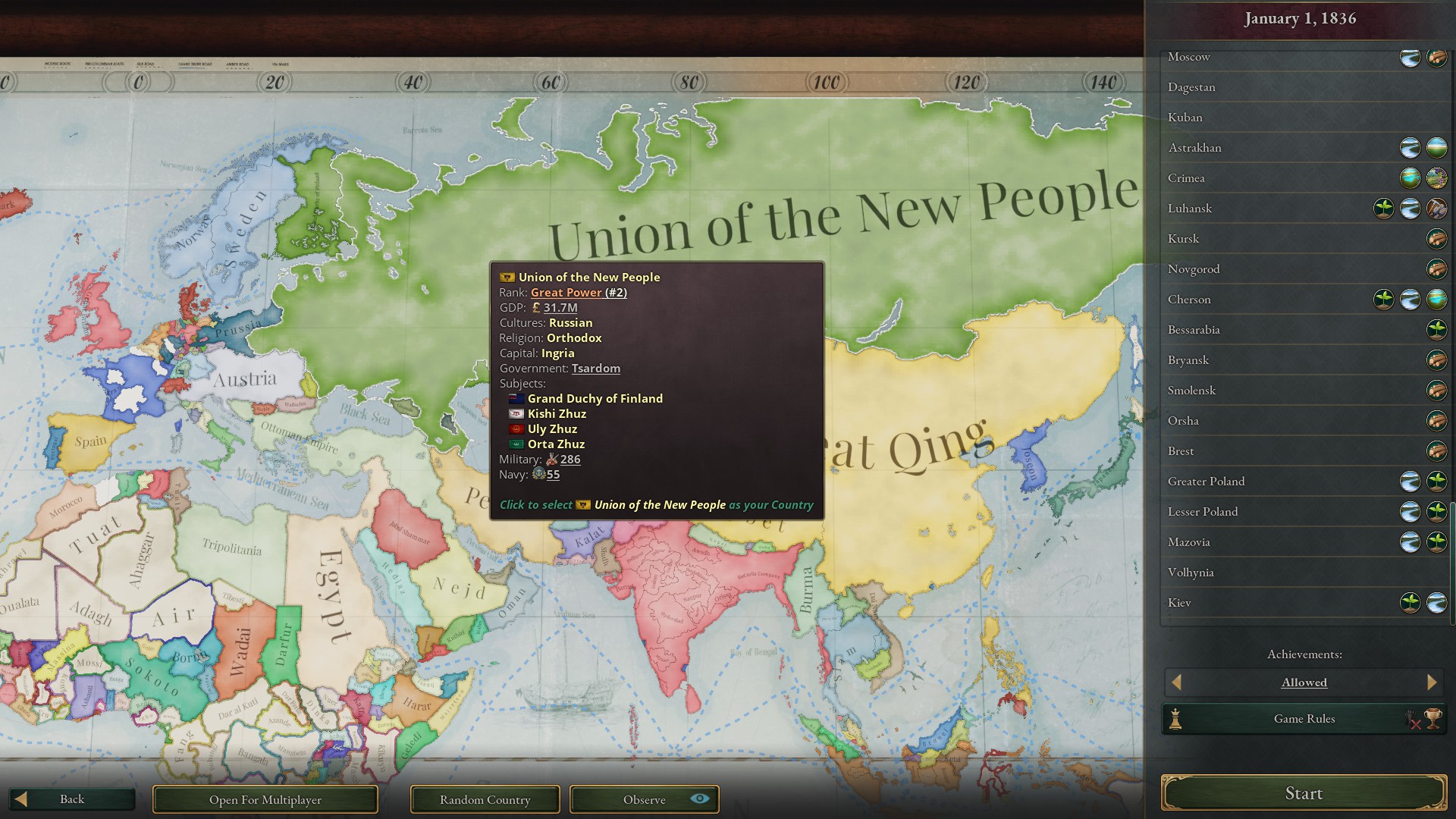
Task: Click the eye icon next to Observe
Action: tap(698, 799)
